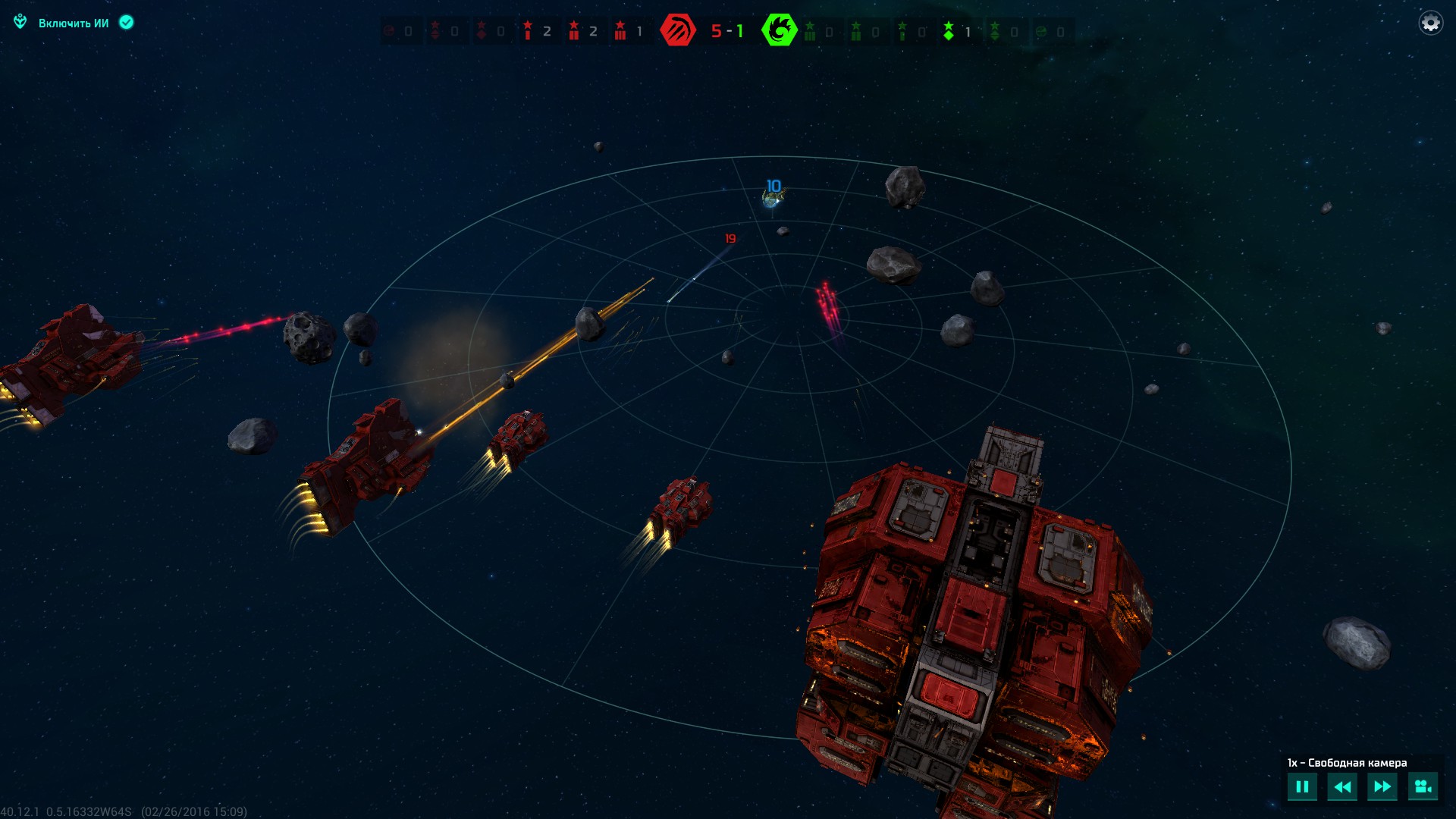Switch camera mode with camera icon

pos(1423,786)
